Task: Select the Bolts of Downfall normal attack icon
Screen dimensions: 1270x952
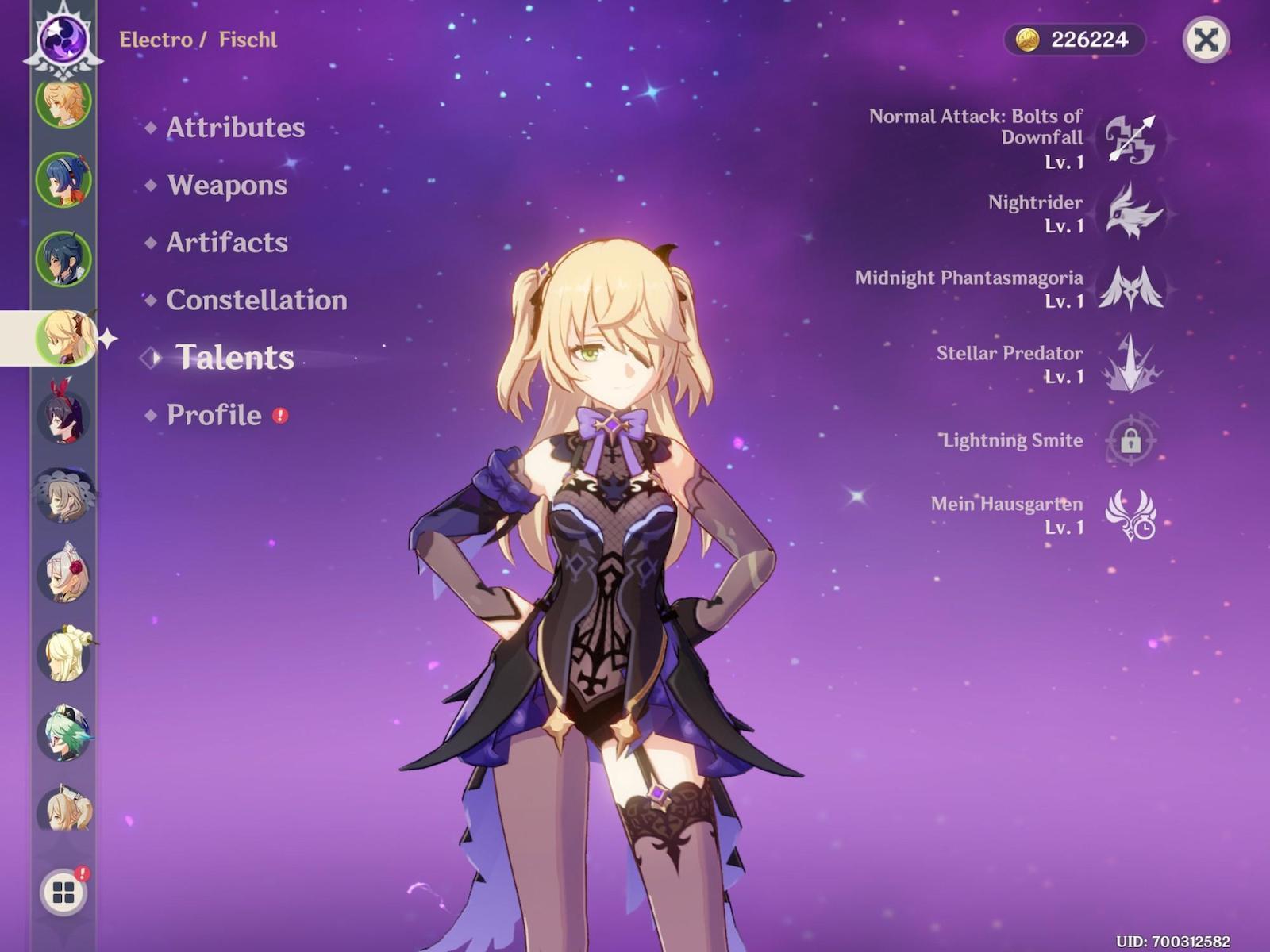Action: coord(1131,139)
